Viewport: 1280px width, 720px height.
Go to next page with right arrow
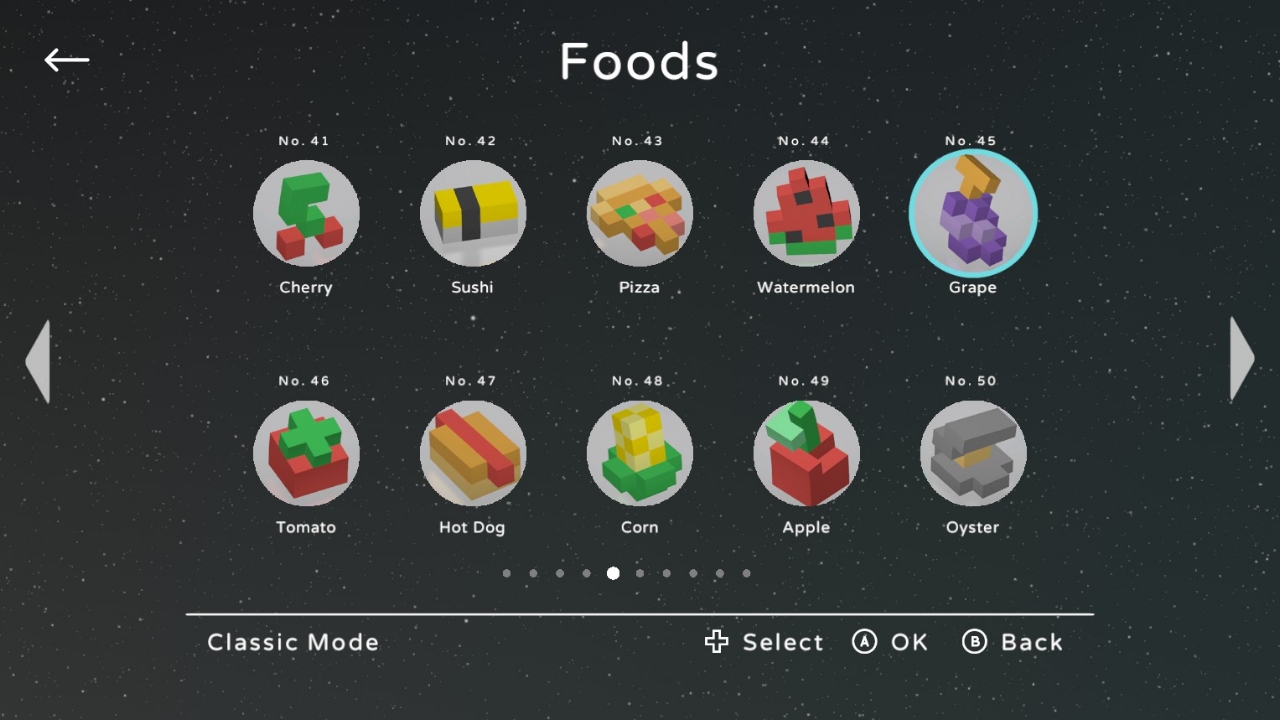click(1241, 360)
